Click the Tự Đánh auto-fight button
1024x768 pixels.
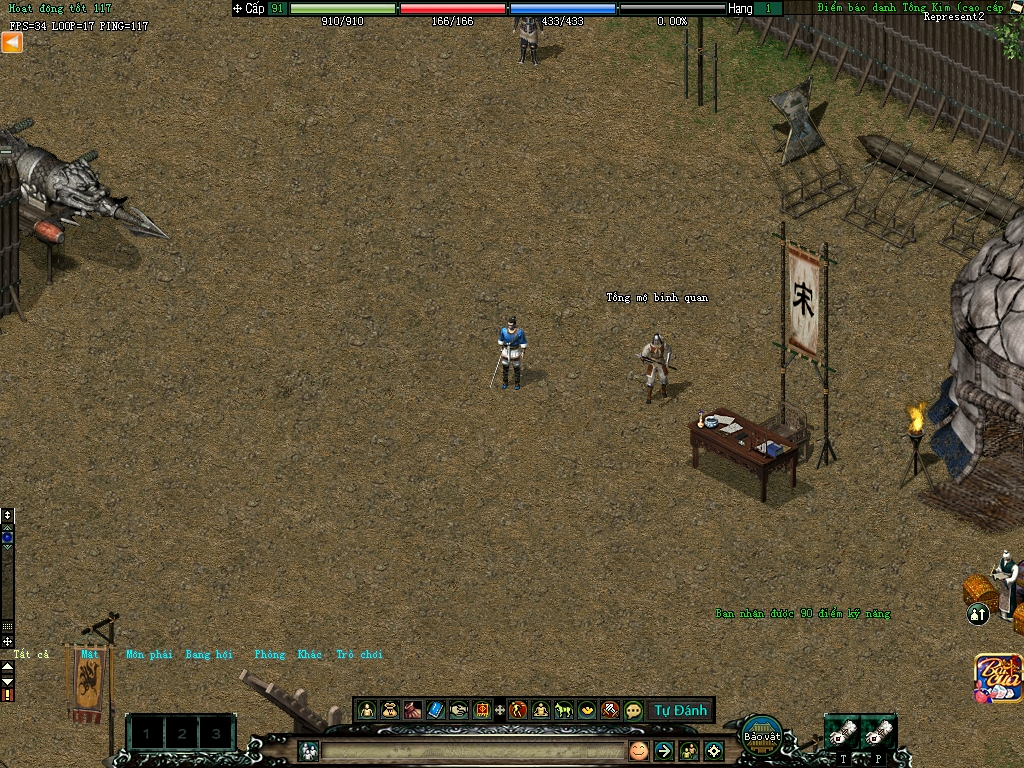tap(680, 710)
